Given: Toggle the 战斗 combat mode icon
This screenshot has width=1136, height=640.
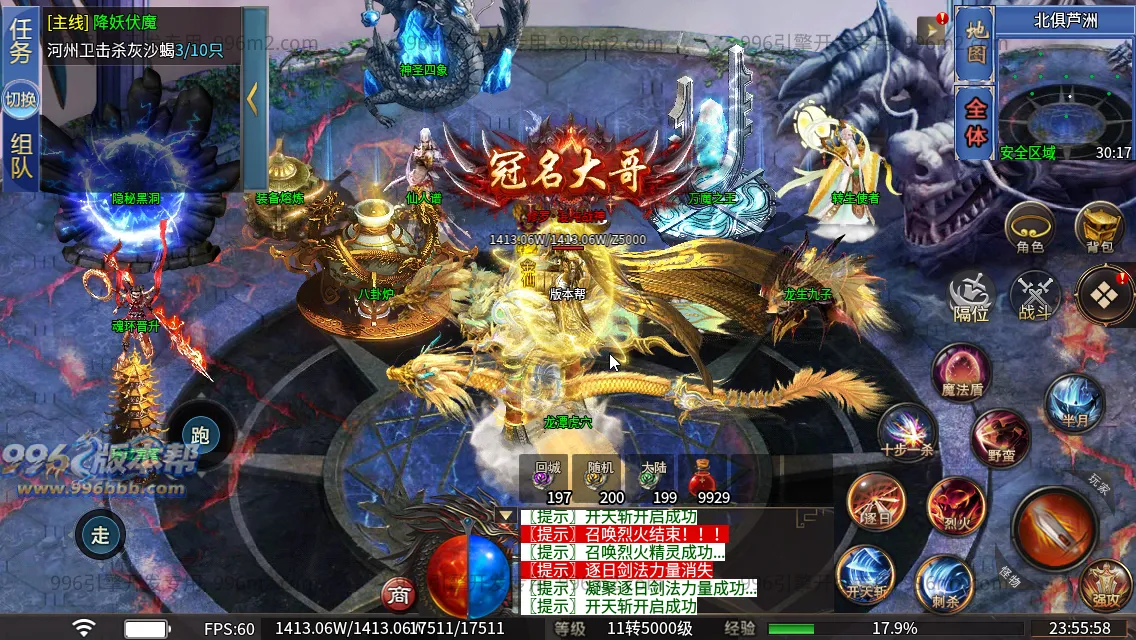Looking at the screenshot, I should point(1034,296).
